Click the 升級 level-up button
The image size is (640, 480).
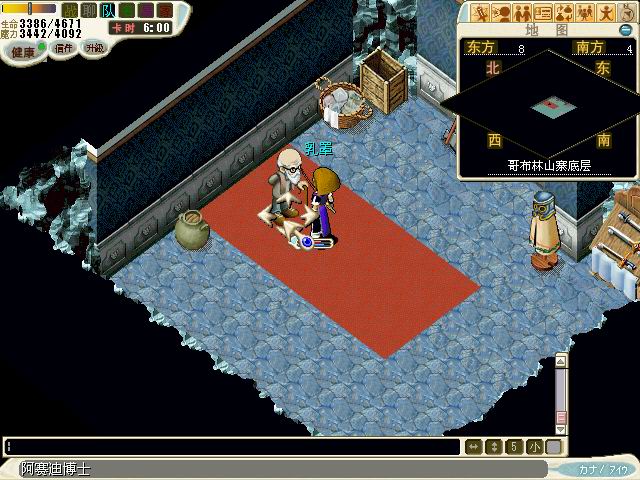click(94, 48)
